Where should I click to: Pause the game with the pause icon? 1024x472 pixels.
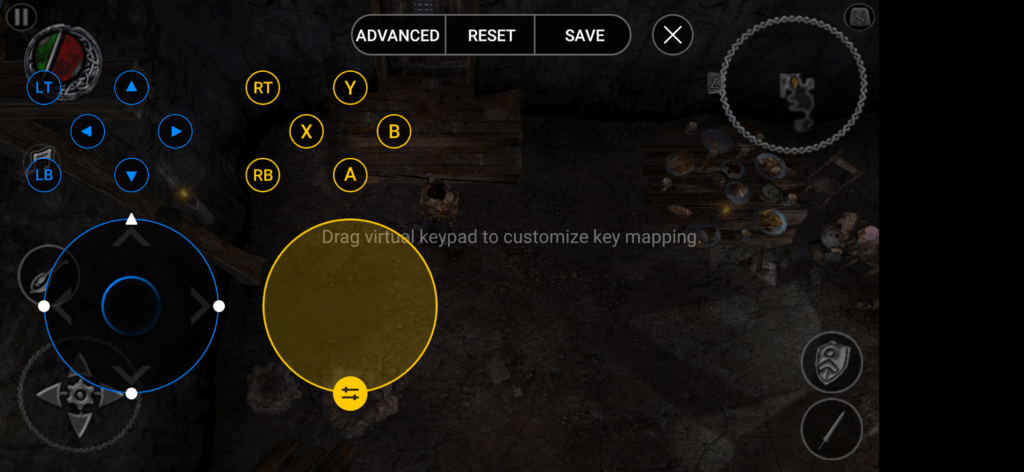(x=22, y=16)
